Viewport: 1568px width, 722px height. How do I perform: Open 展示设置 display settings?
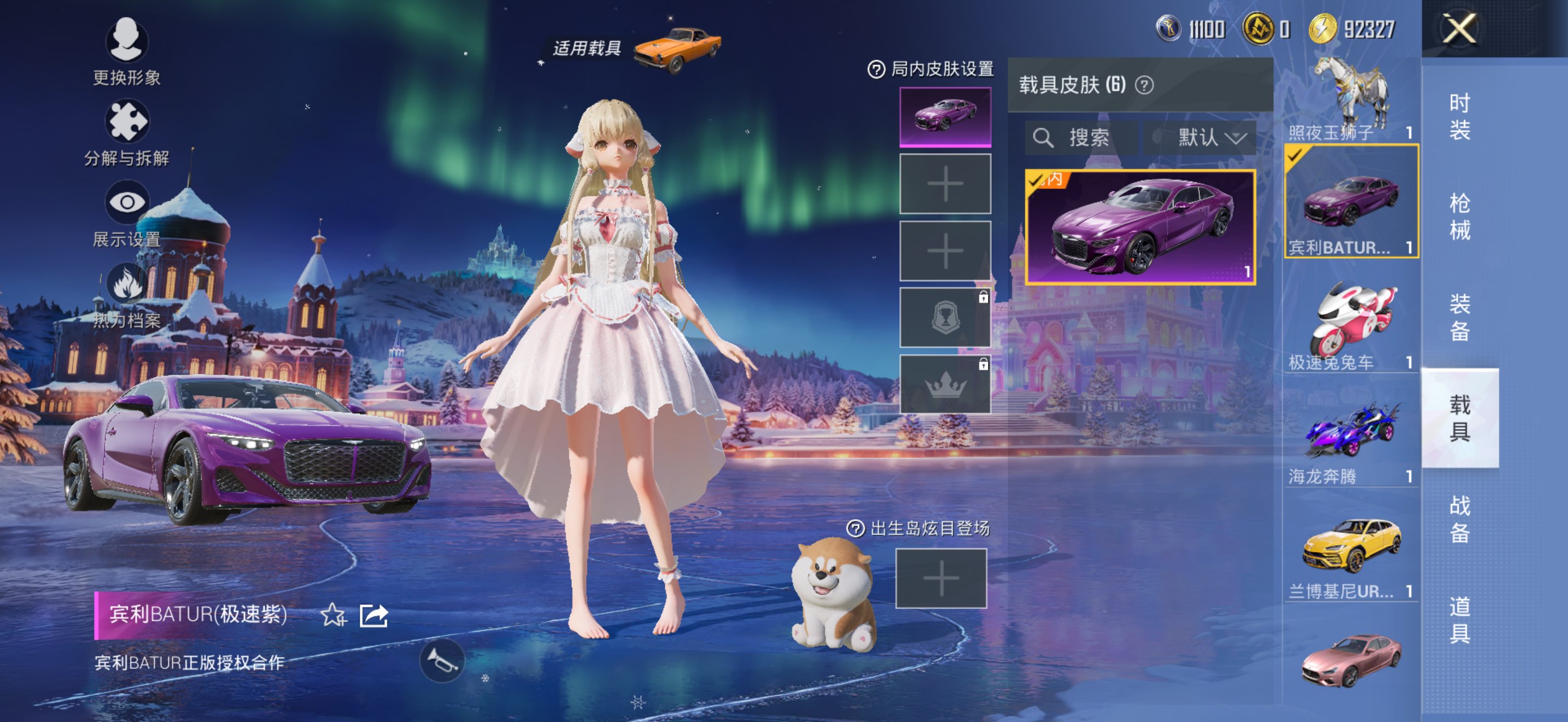point(127,213)
